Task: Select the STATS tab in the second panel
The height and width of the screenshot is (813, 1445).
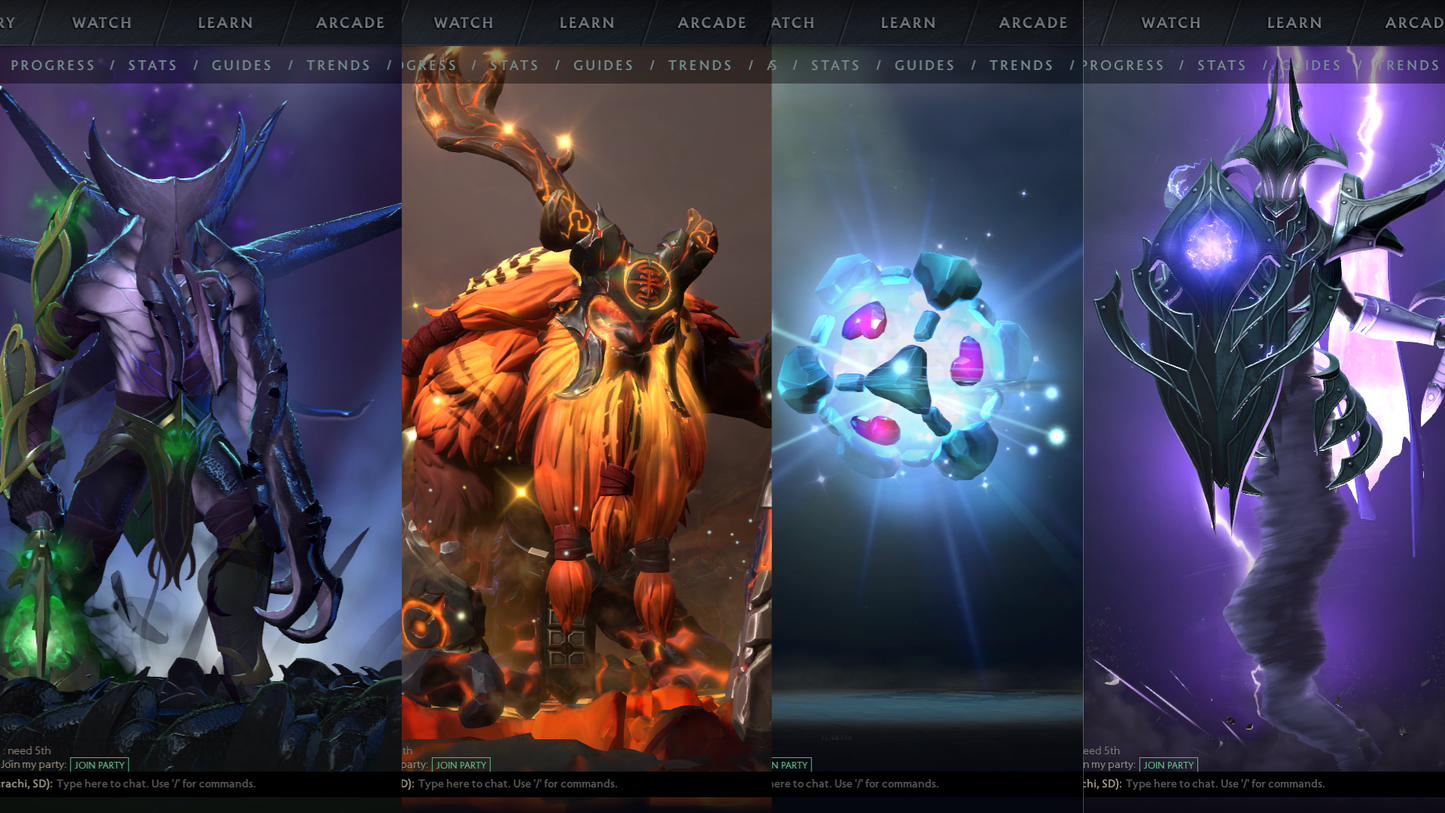Action: coord(514,65)
